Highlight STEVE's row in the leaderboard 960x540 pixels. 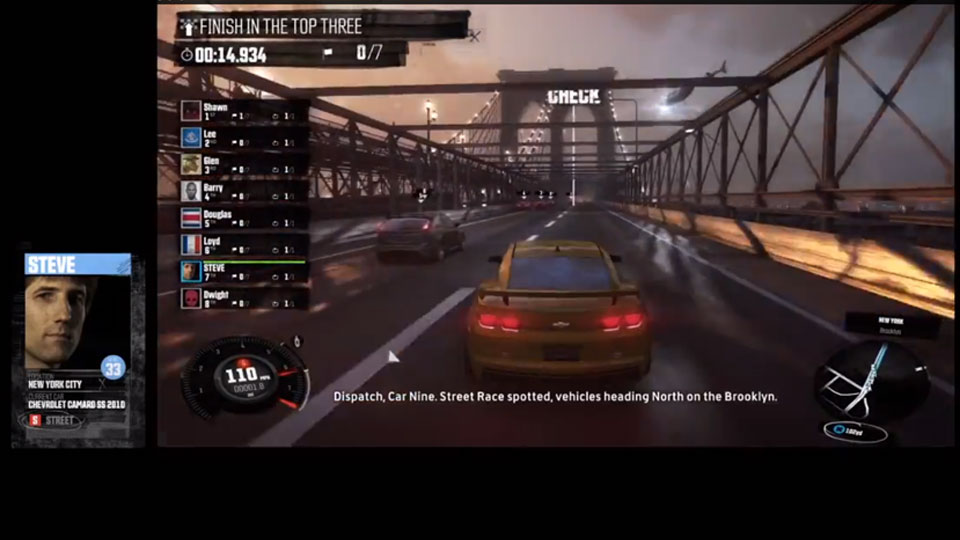243,271
